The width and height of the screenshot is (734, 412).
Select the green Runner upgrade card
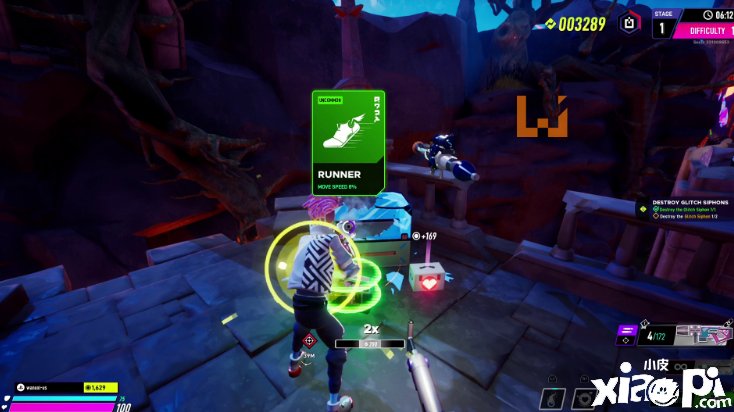click(x=348, y=142)
